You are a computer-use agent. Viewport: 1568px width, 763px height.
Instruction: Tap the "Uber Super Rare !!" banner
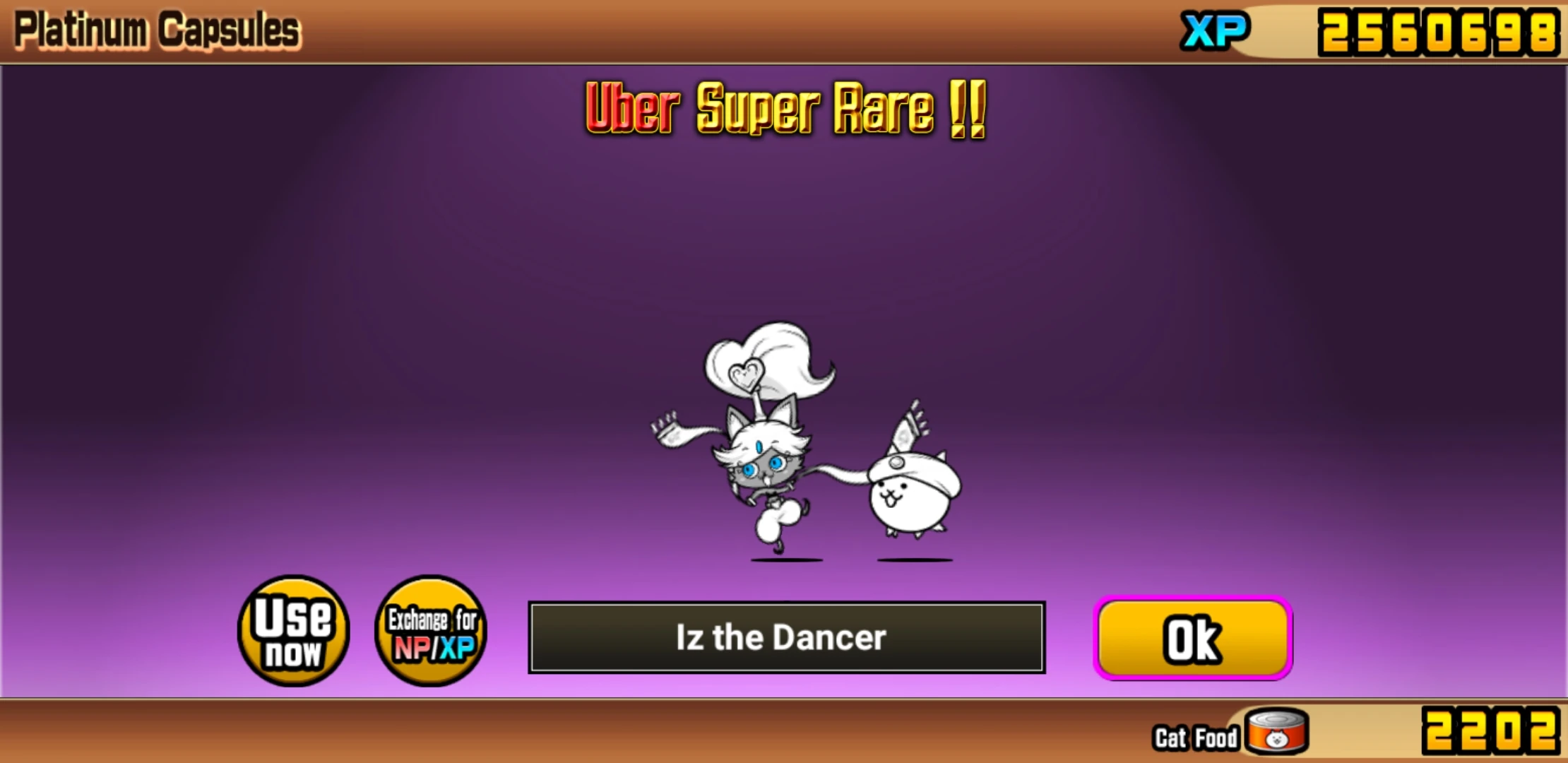(x=784, y=110)
